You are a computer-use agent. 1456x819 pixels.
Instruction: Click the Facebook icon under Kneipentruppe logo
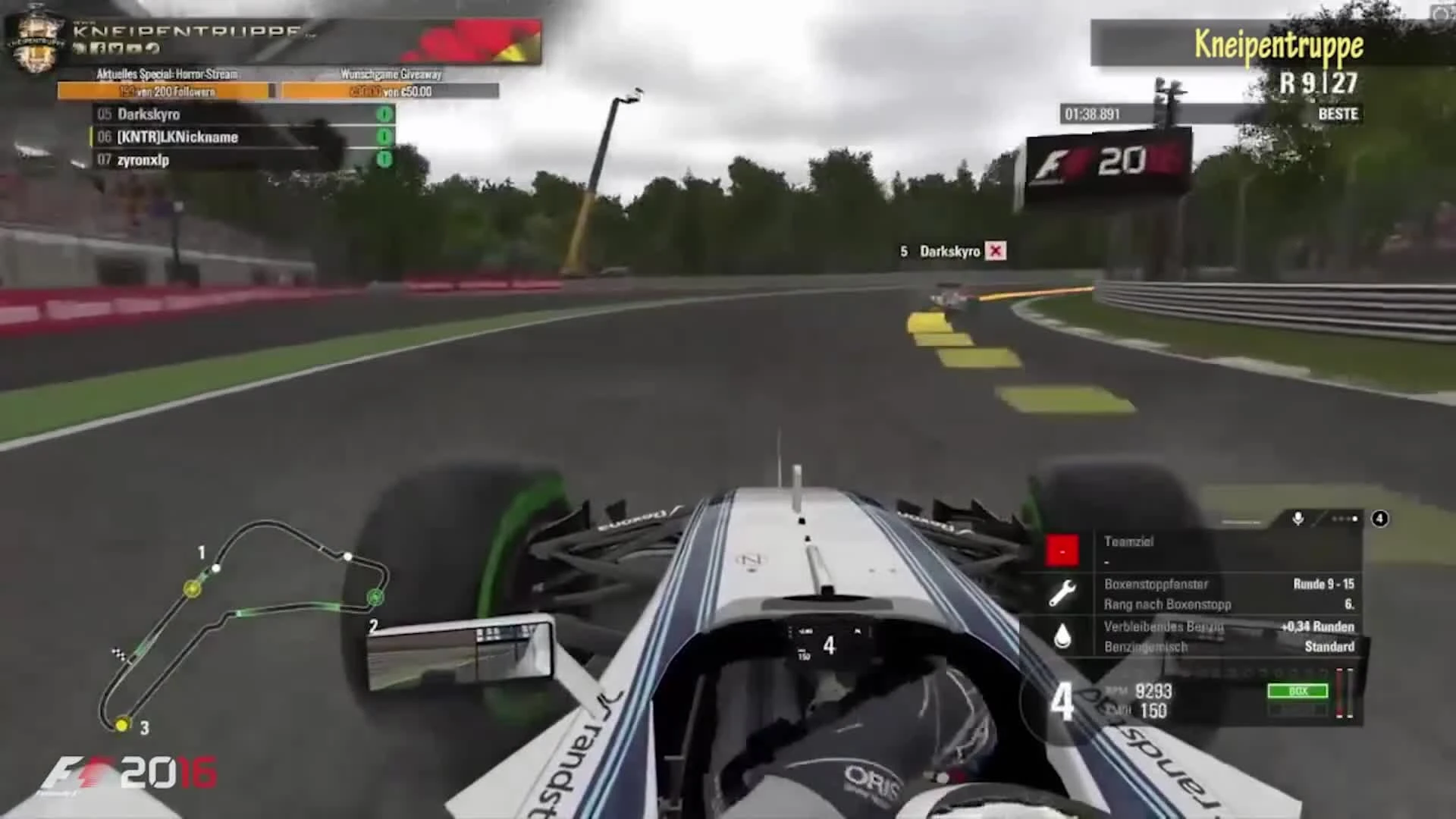99,48
